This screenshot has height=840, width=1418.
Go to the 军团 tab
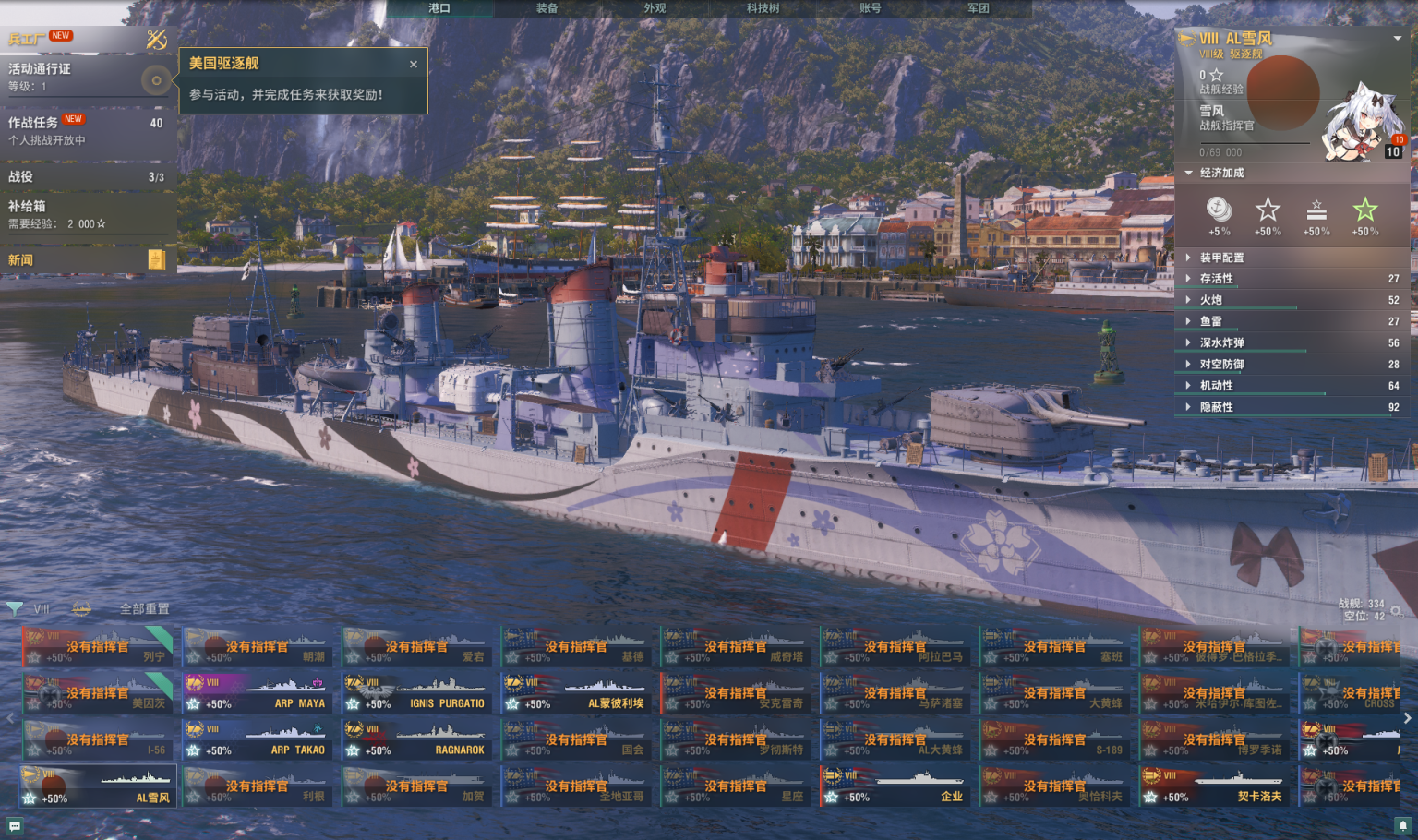click(979, 8)
